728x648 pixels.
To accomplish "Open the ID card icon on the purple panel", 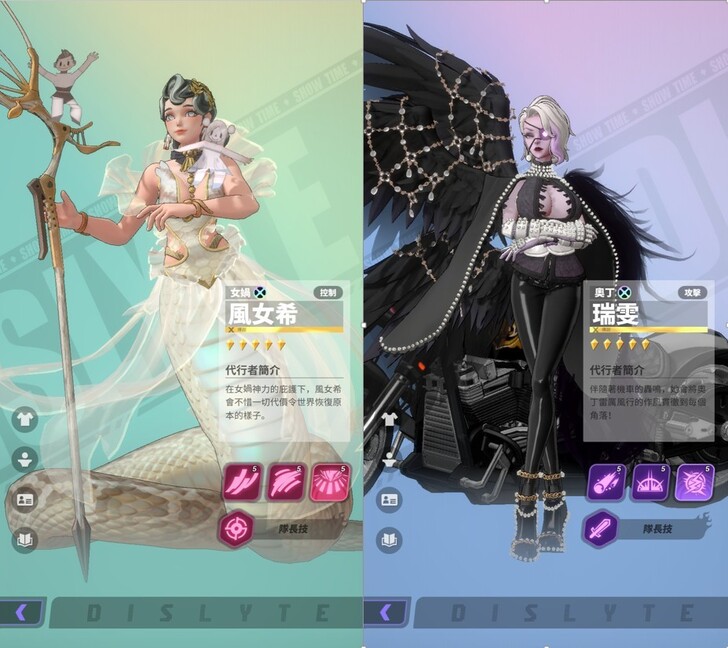I will point(389,499).
